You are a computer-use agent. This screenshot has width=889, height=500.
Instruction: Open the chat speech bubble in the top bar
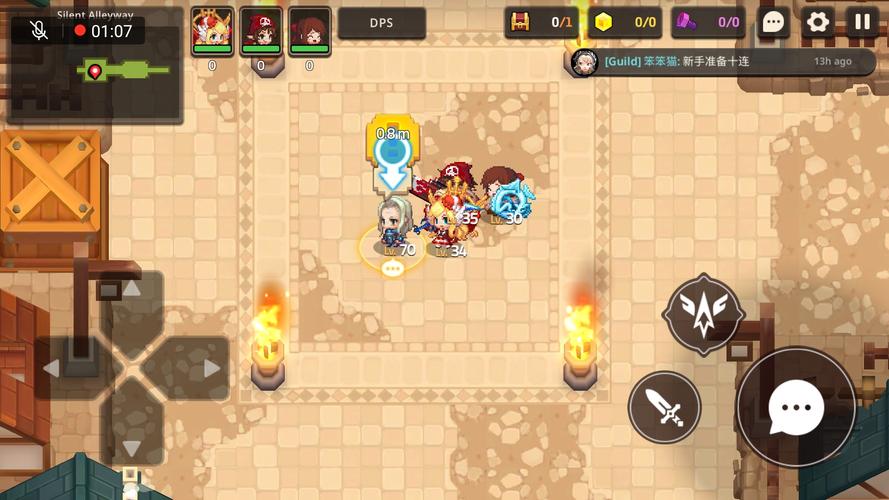pos(773,22)
